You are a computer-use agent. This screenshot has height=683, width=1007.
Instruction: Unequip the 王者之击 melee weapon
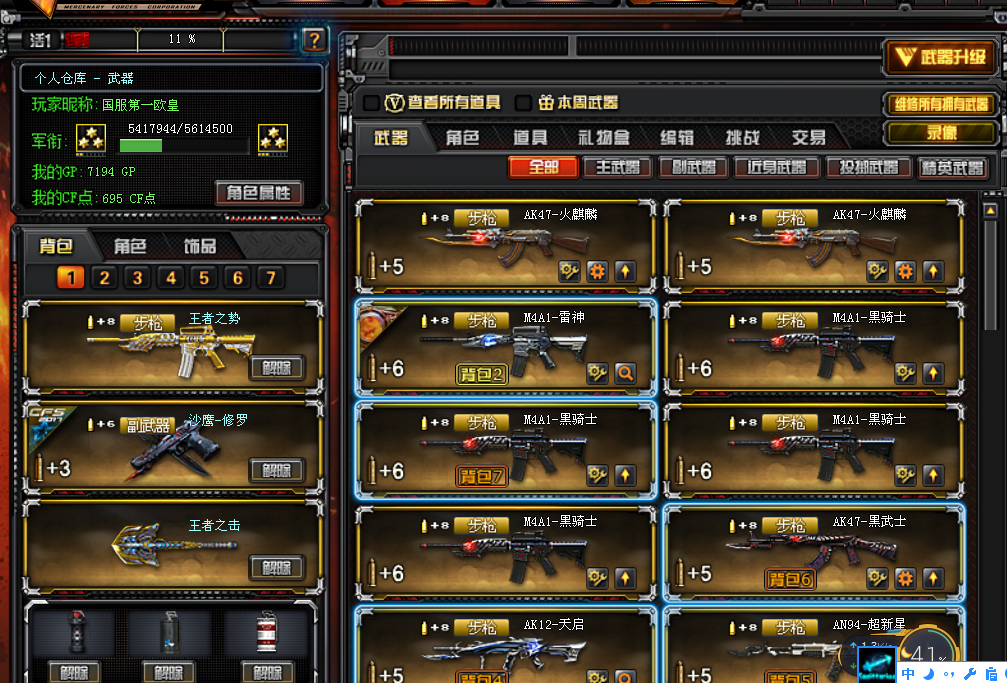276,568
